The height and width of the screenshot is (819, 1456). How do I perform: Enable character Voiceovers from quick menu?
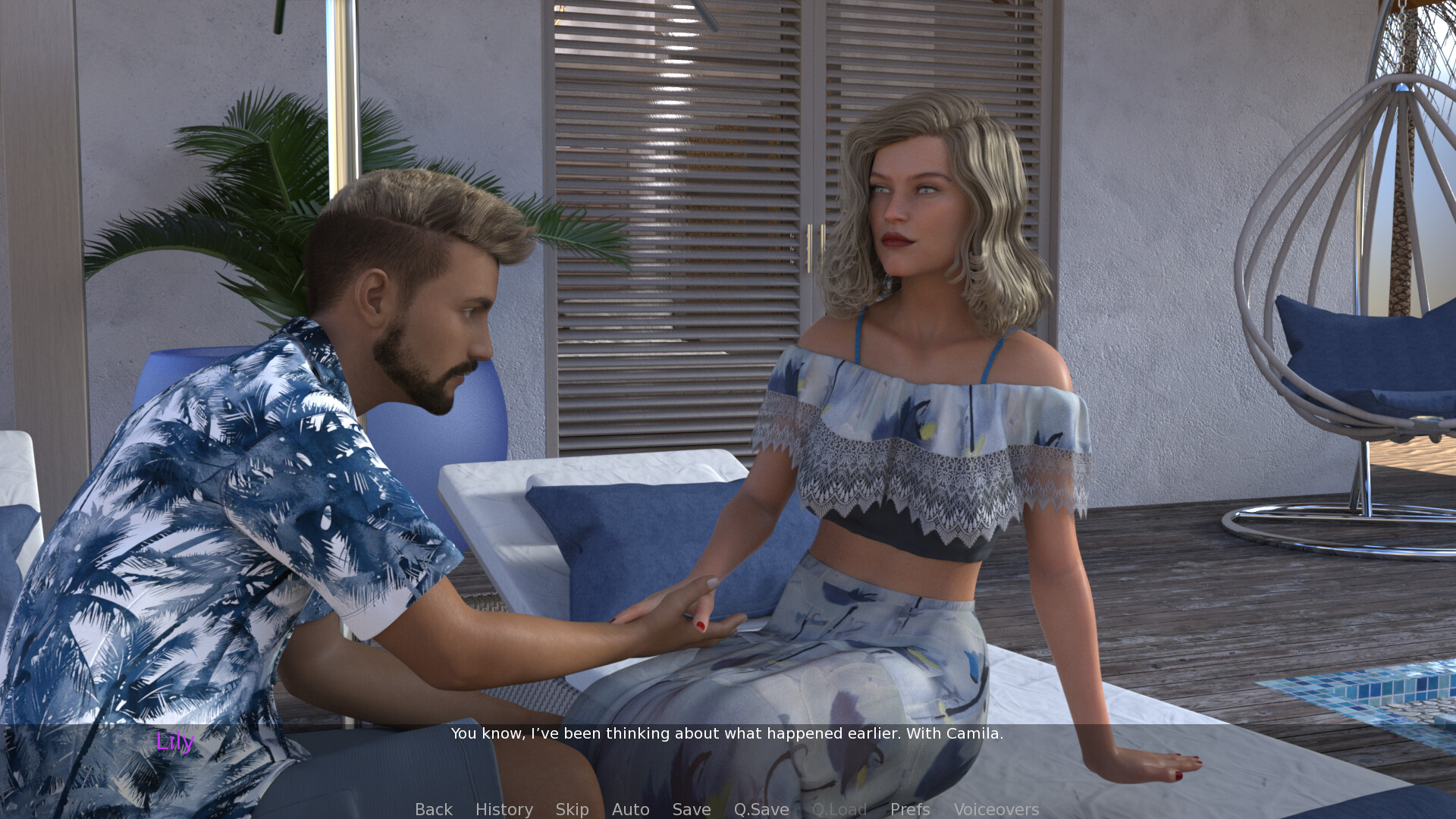pos(997,809)
